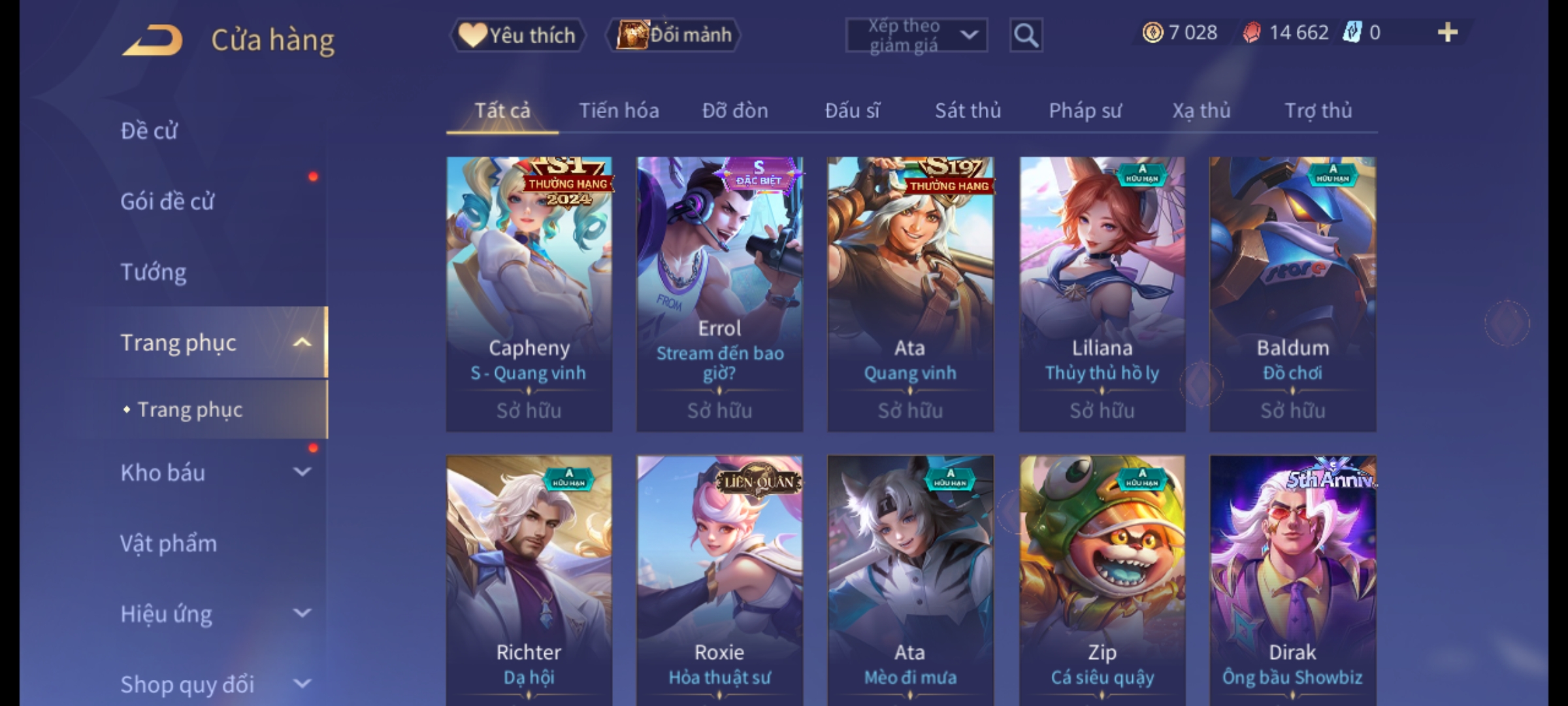Open the Tướng heroes section
Screen dimensions: 1568x706
click(154, 272)
